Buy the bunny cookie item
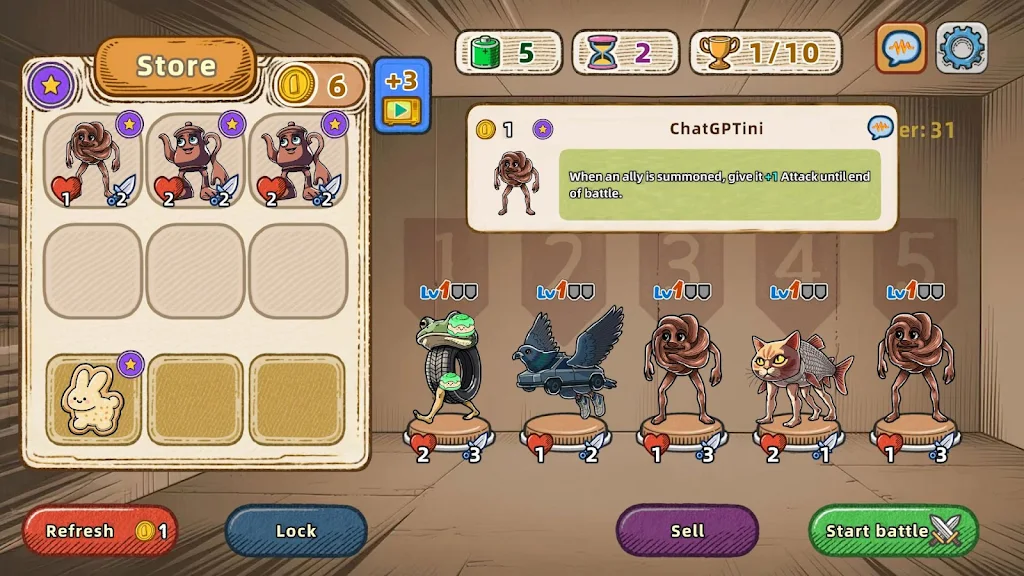1024x576 pixels. [94, 399]
